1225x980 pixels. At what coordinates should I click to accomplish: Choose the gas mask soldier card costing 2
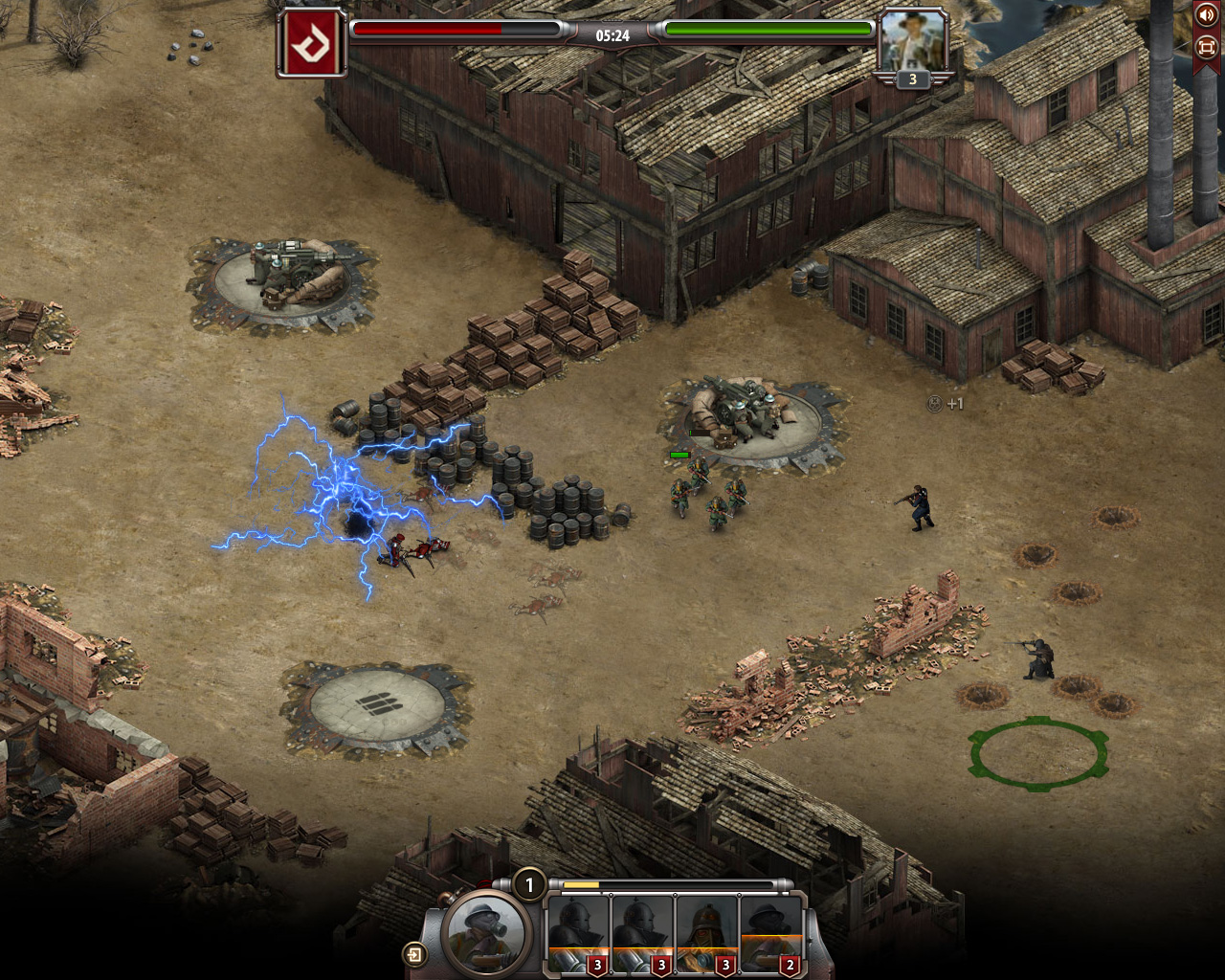770,933
